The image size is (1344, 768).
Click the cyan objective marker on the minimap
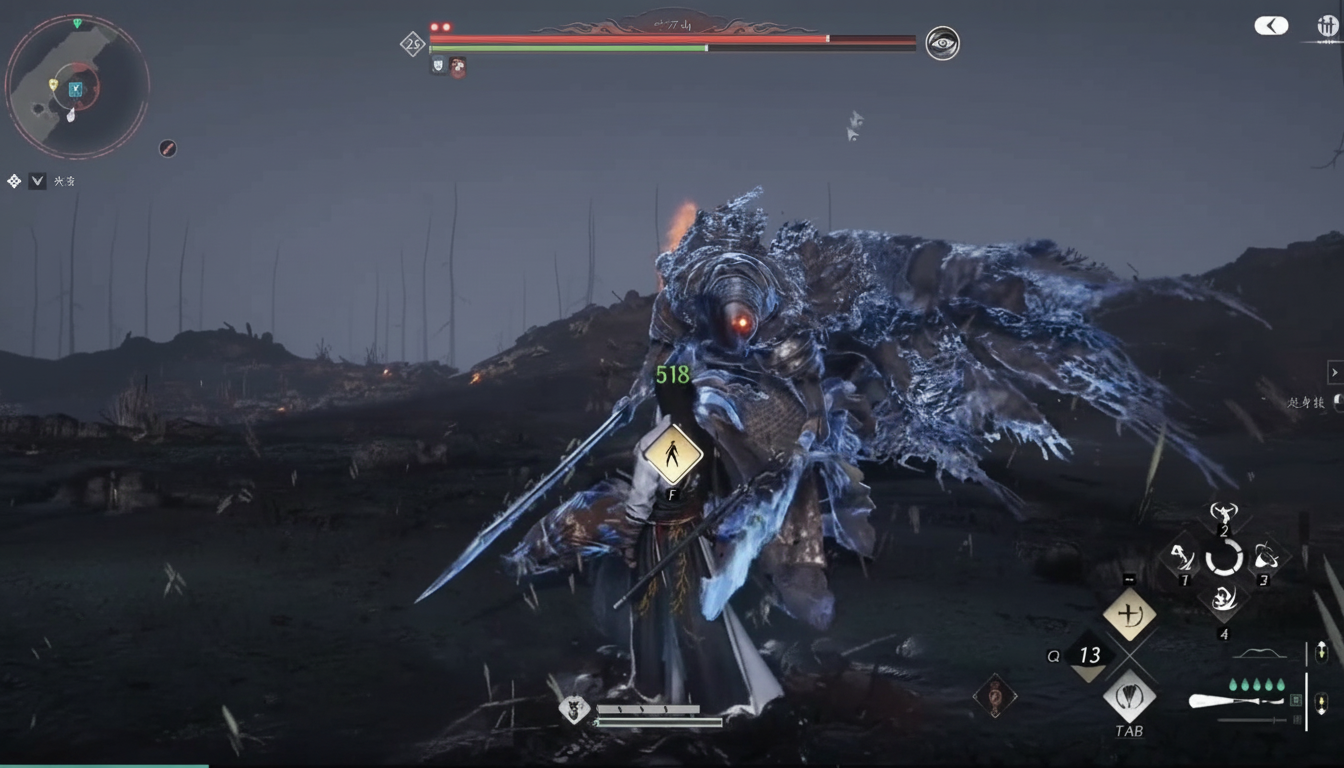pyautogui.click(x=75, y=90)
